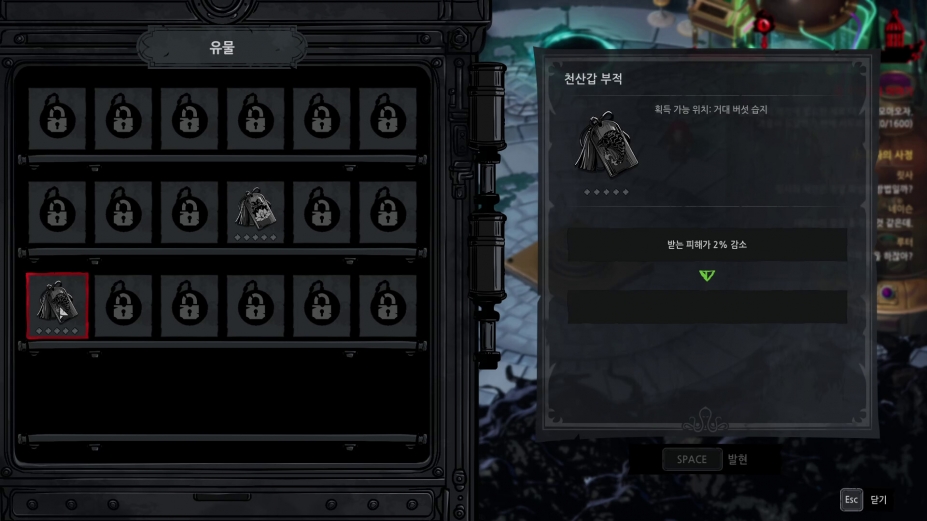Close the relic screen with 닫기

click(866, 499)
